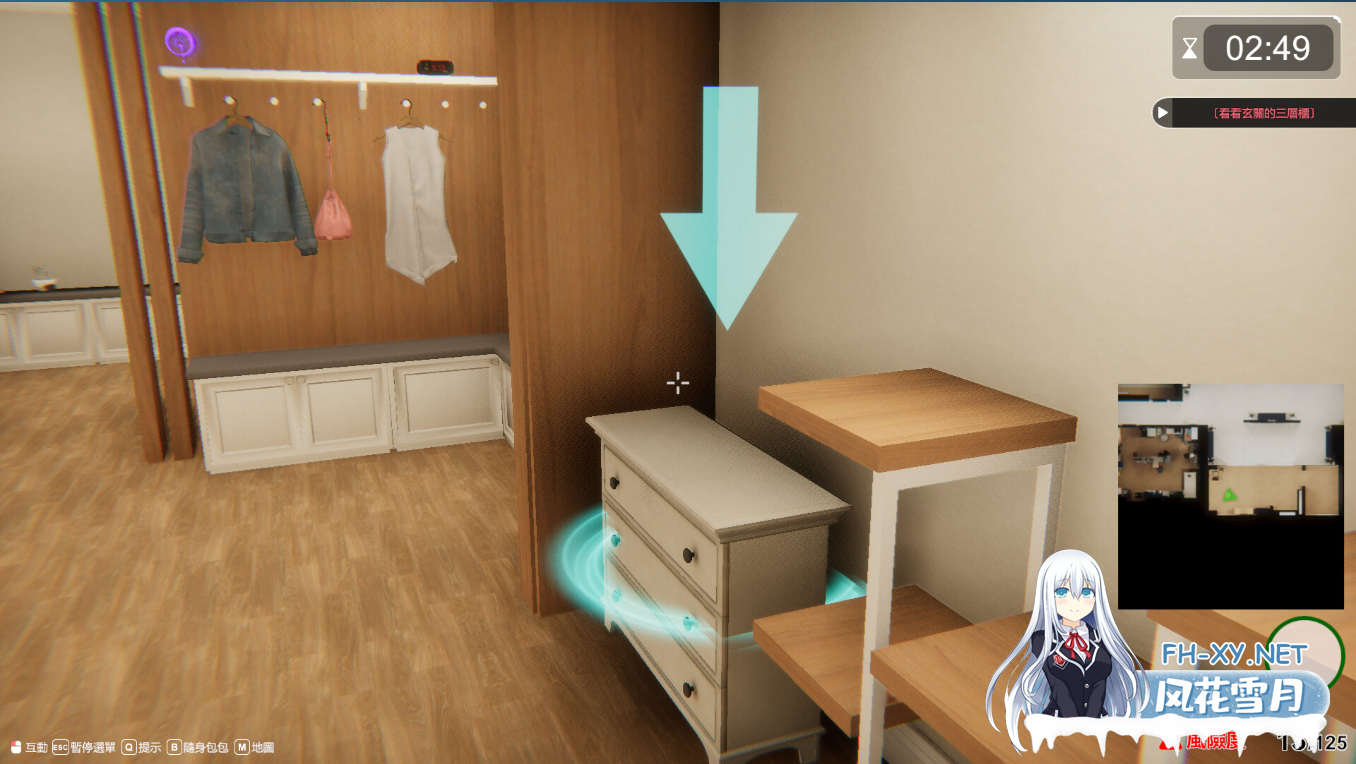Open the B backpack (隨身包包) icon
This screenshot has width=1356, height=764.
pyautogui.click(x=176, y=745)
